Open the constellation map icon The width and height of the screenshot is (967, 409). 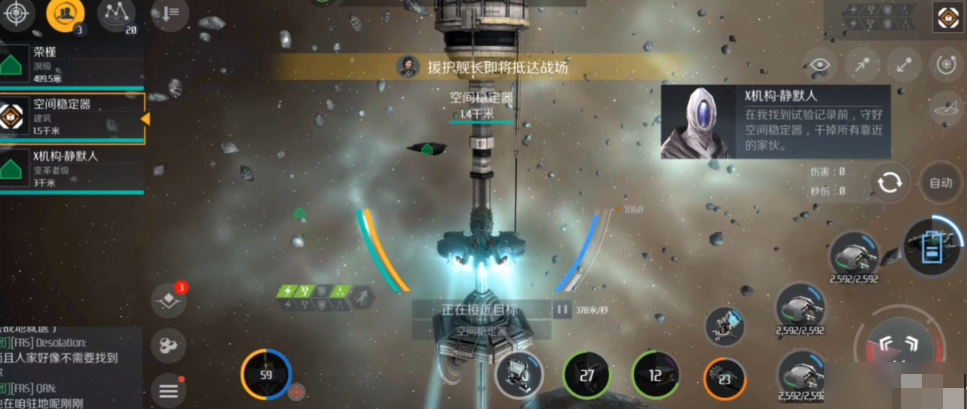(118, 13)
